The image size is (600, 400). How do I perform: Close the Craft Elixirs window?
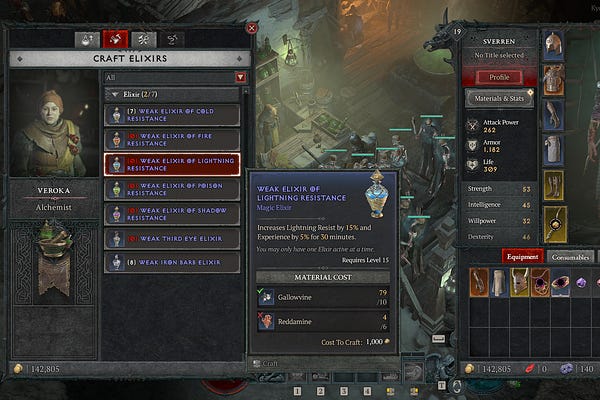pyautogui.click(x=251, y=28)
